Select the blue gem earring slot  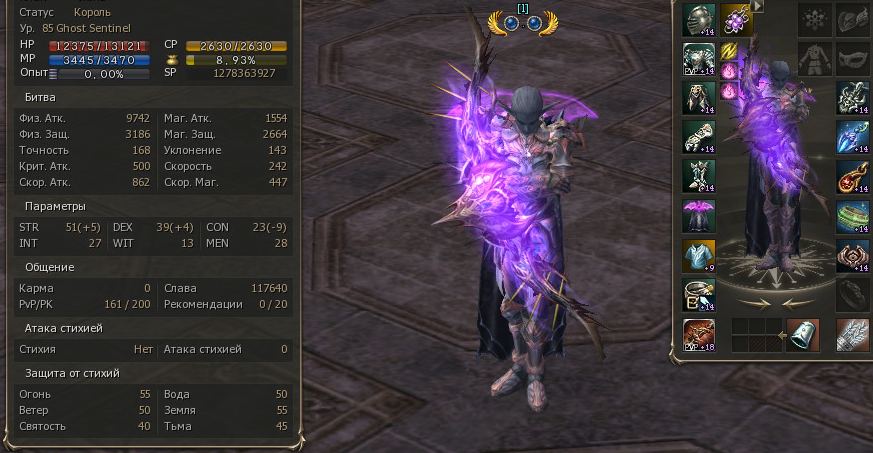852,137
